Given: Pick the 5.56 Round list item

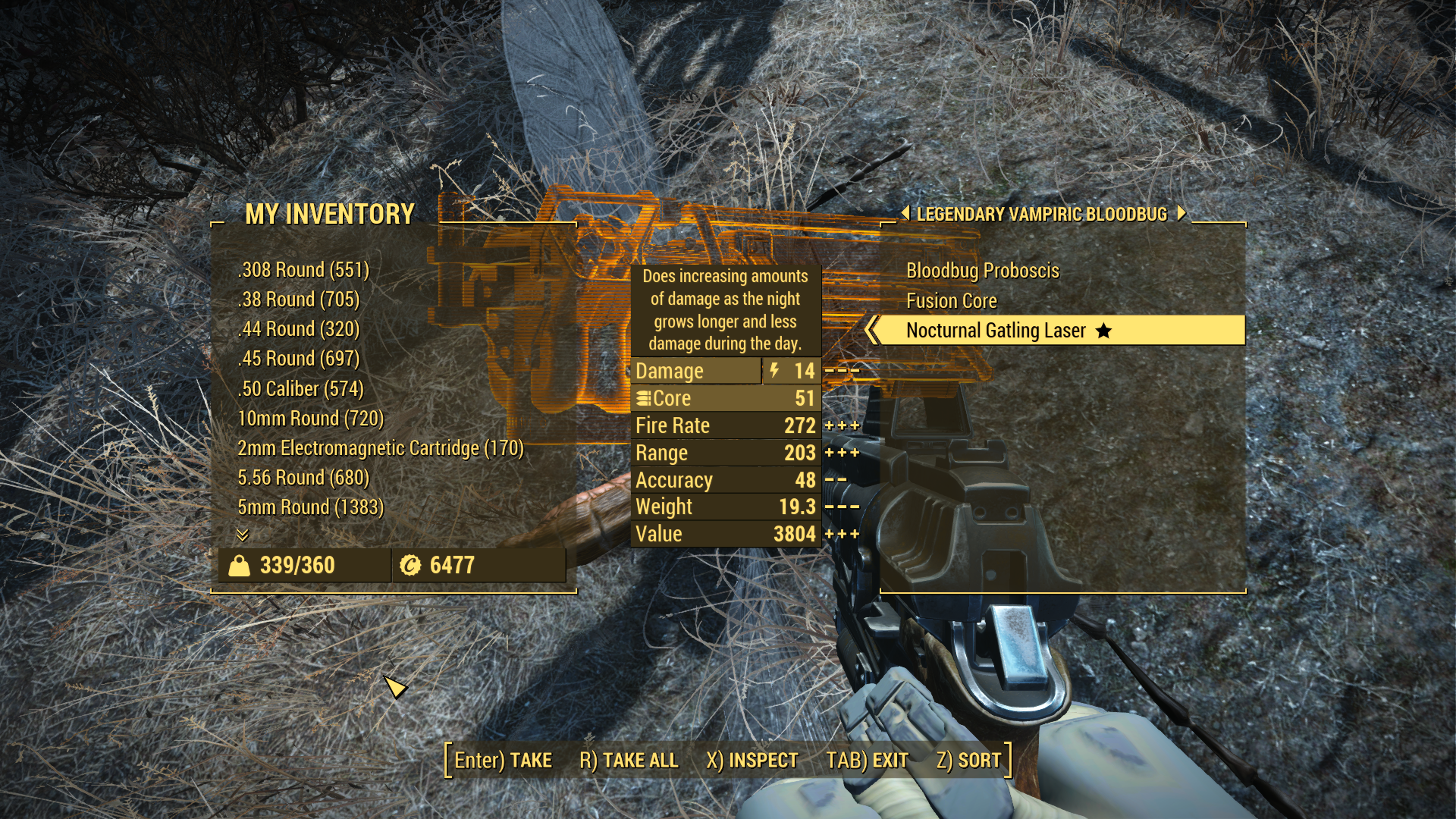Looking at the screenshot, I should 303,478.
